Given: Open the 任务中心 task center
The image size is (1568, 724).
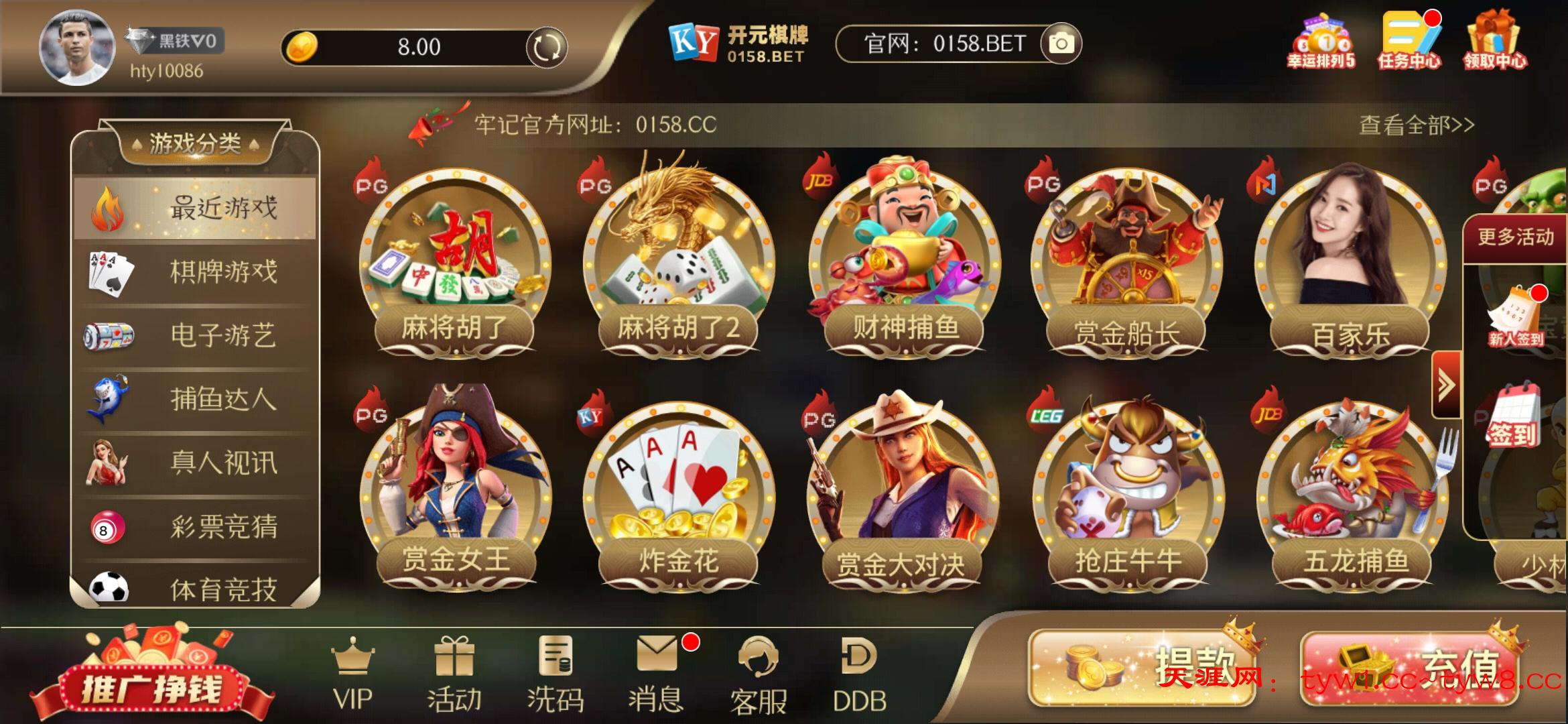Looking at the screenshot, I should coord(1409,40).
